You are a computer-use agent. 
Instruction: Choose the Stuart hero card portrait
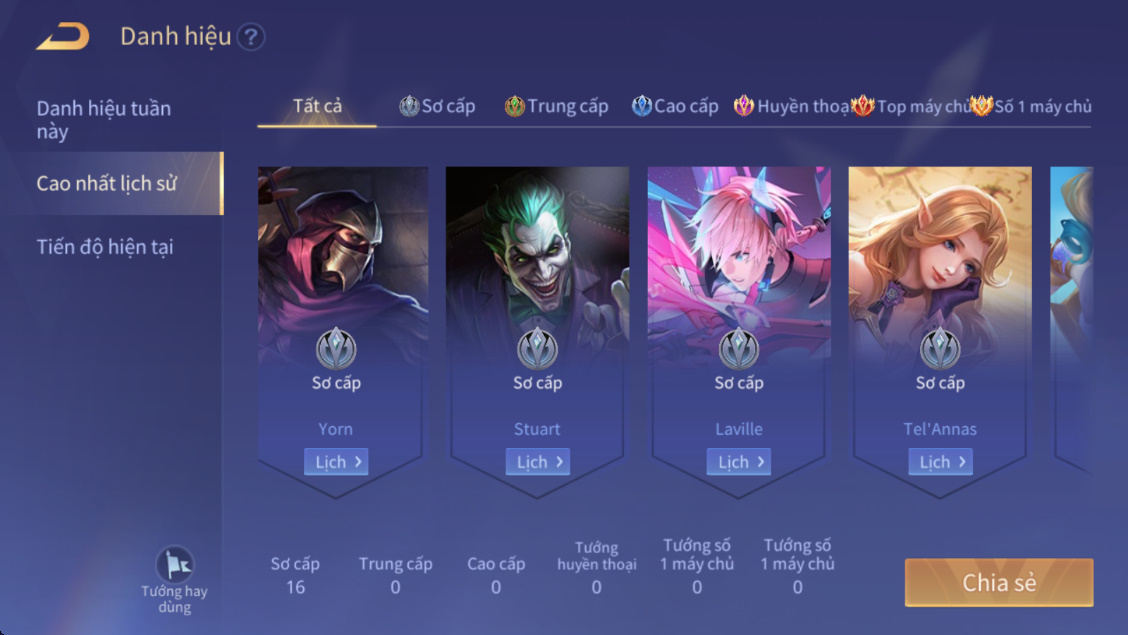(537, 250)
